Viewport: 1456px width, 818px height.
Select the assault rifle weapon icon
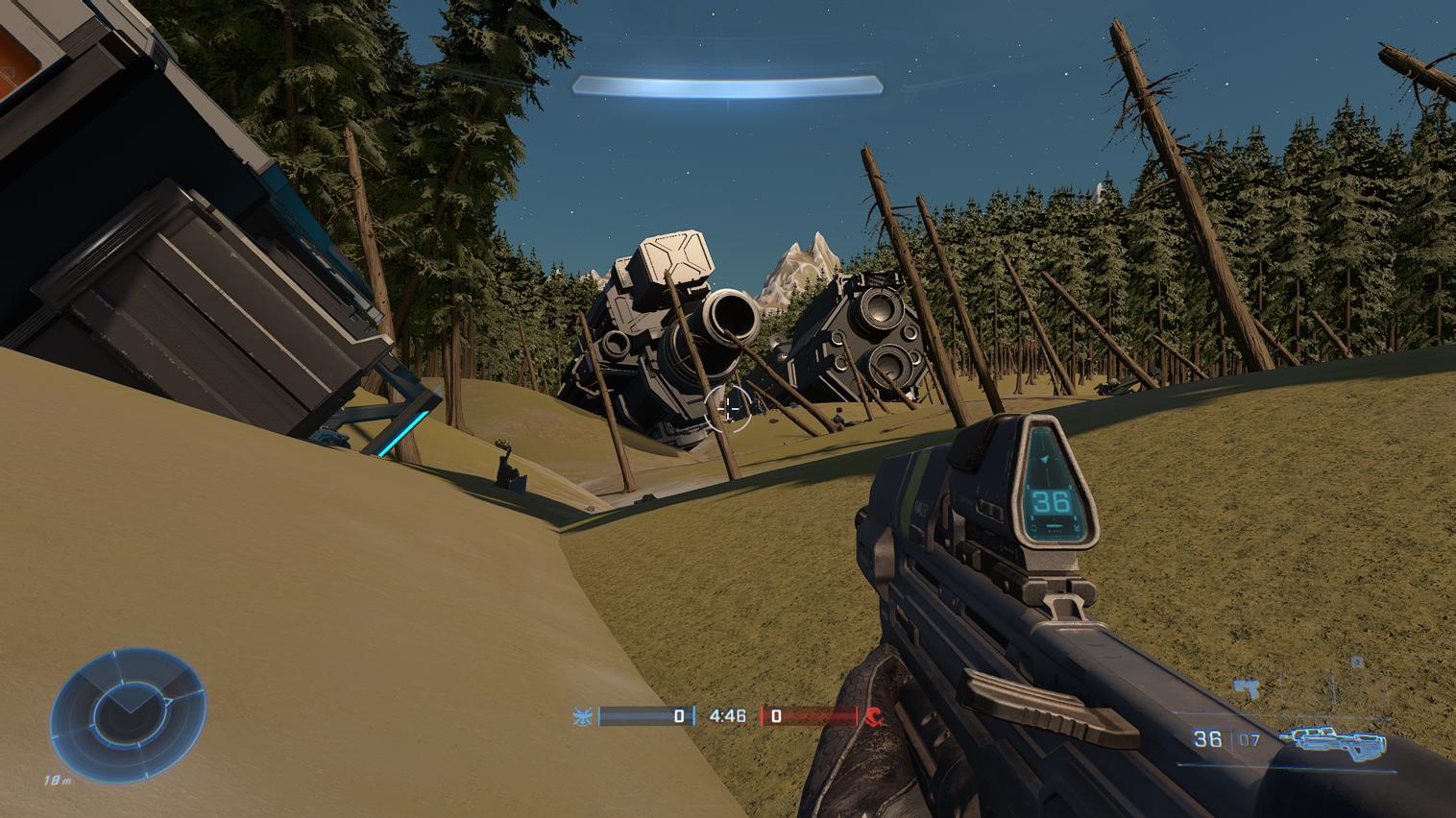pyautogui.click(x=1338, y=738)
